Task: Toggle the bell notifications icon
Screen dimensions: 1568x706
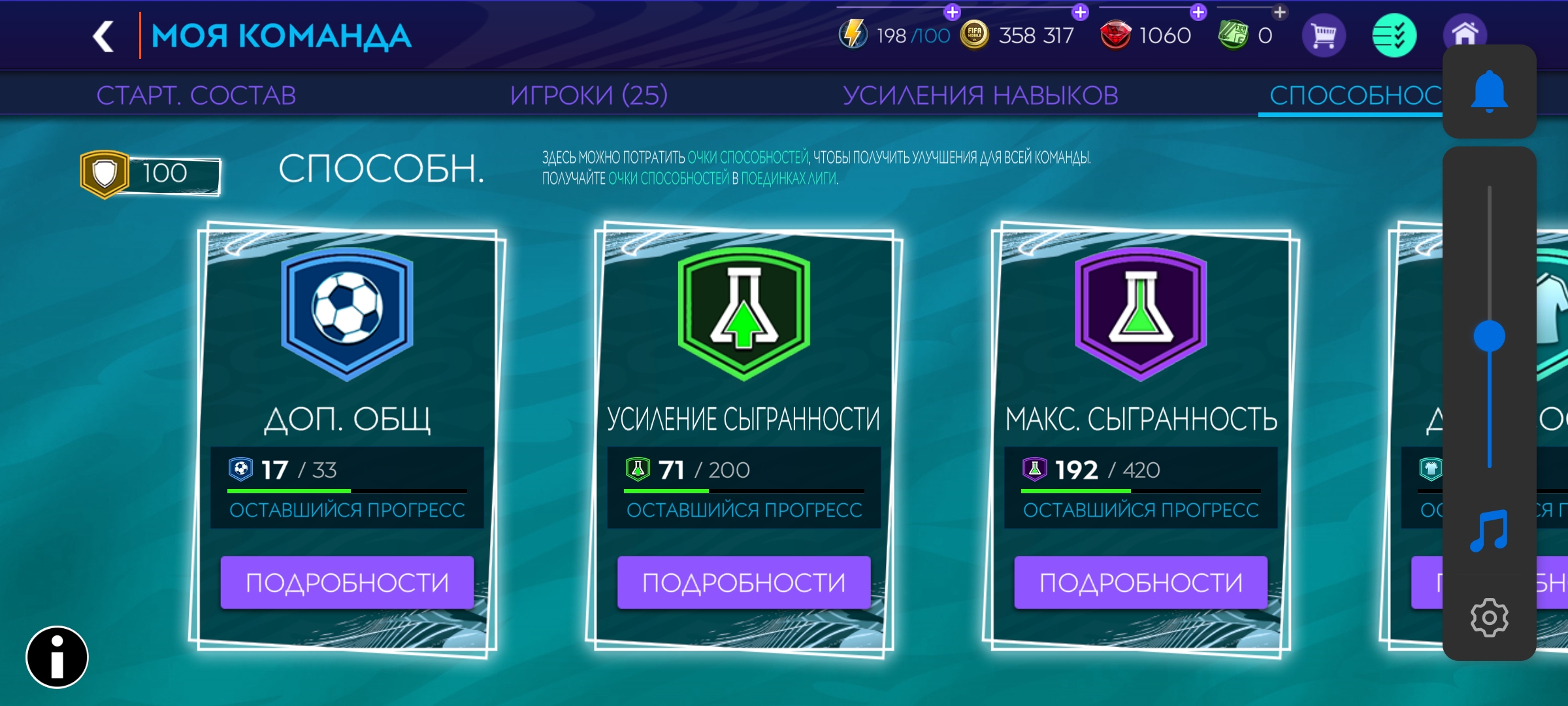Action: point(1489,93)
